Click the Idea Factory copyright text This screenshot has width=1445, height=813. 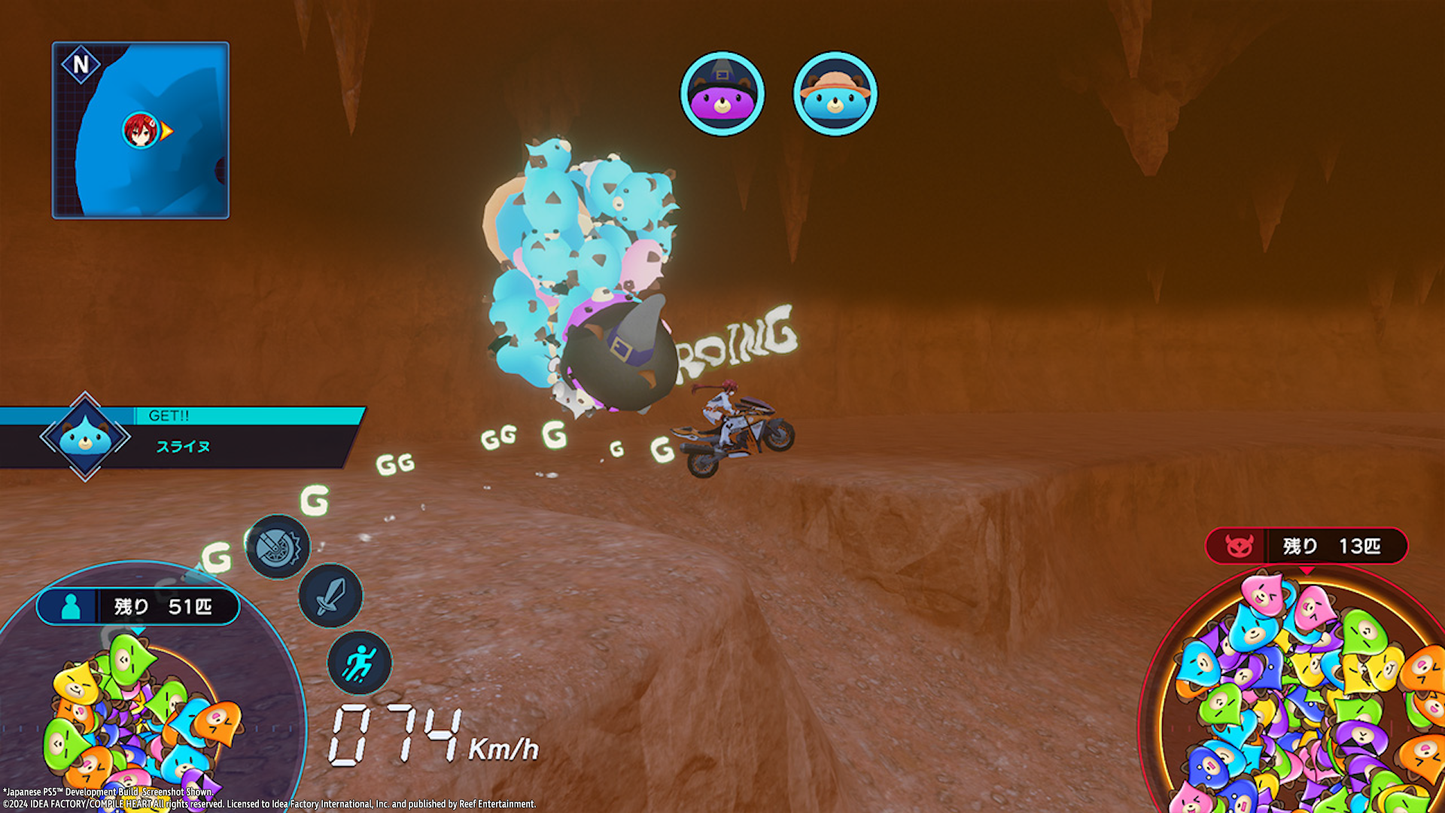tap(270, 802)
